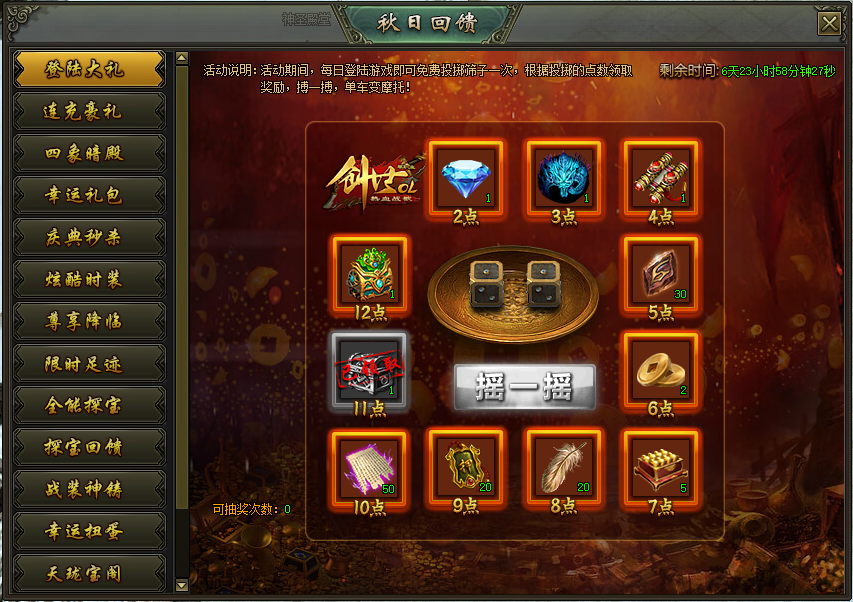
Task: Click the tab list scroll-down arrow
Action: [x=181, y=585]
